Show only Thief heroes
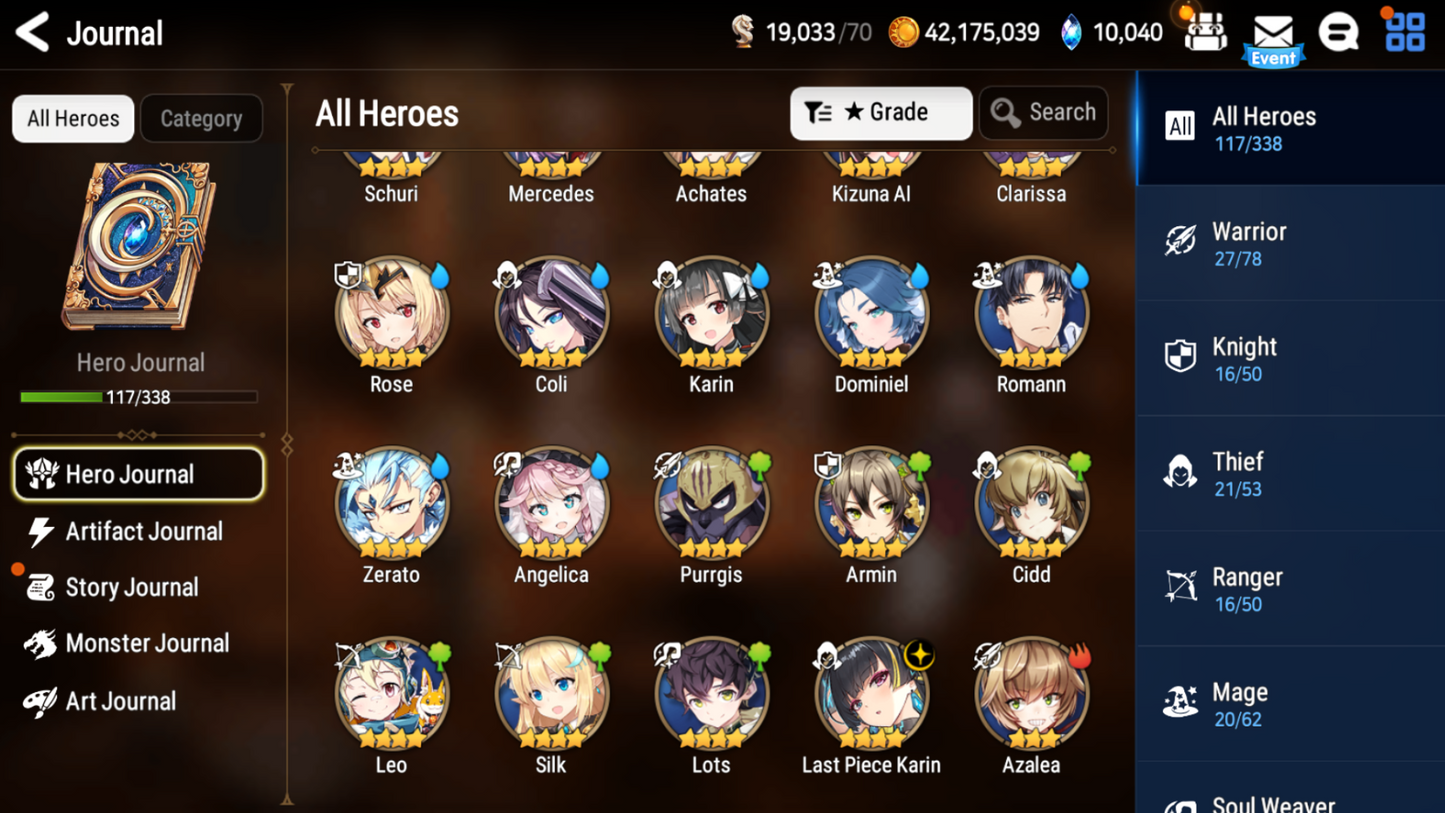 pyautogui.click(x=1290, y=473)
